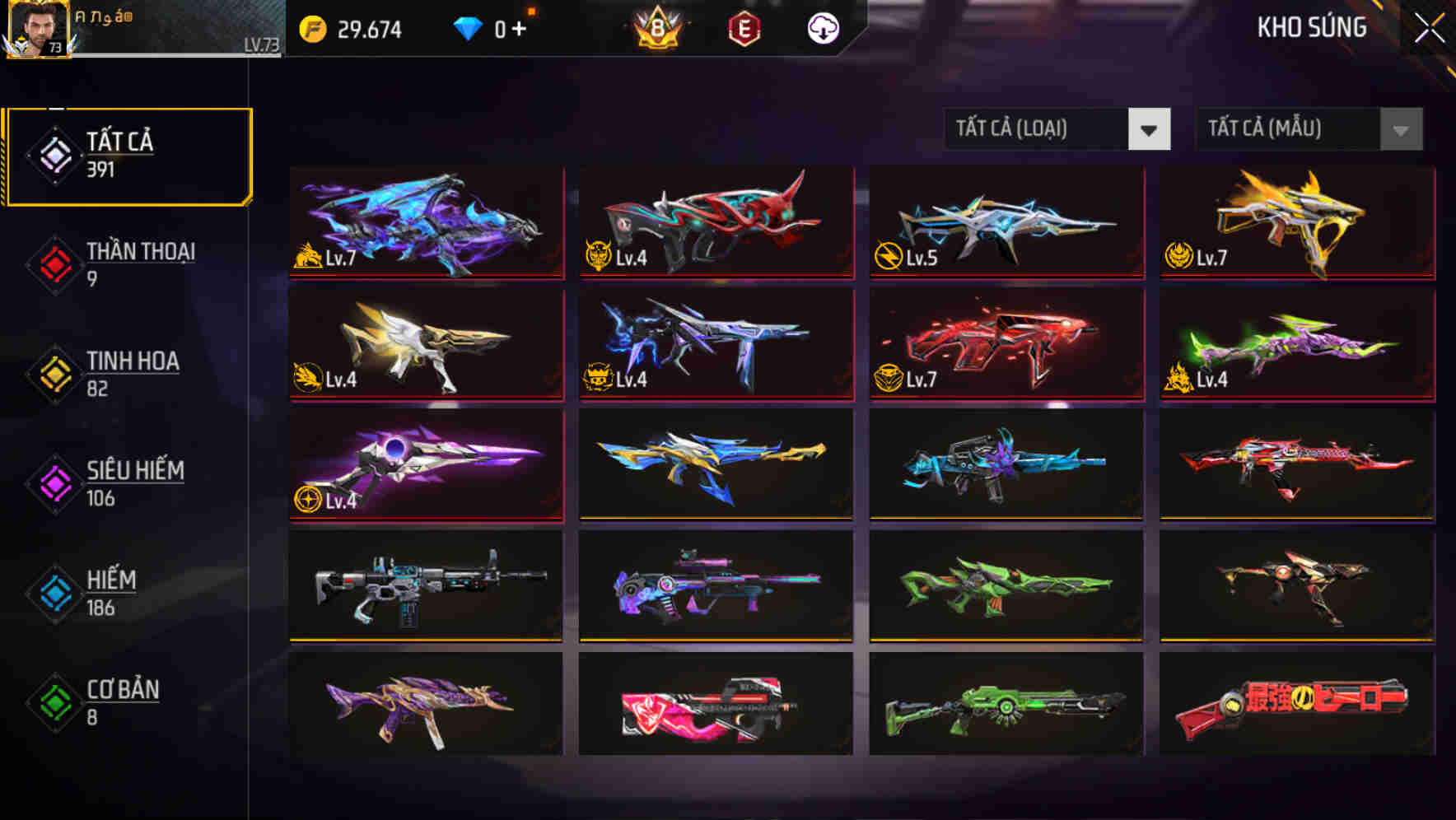Open the red Lv.7 weapon skin card
The width and height of the screenshot is (1456, 820).
click(x=1006, y=343)
